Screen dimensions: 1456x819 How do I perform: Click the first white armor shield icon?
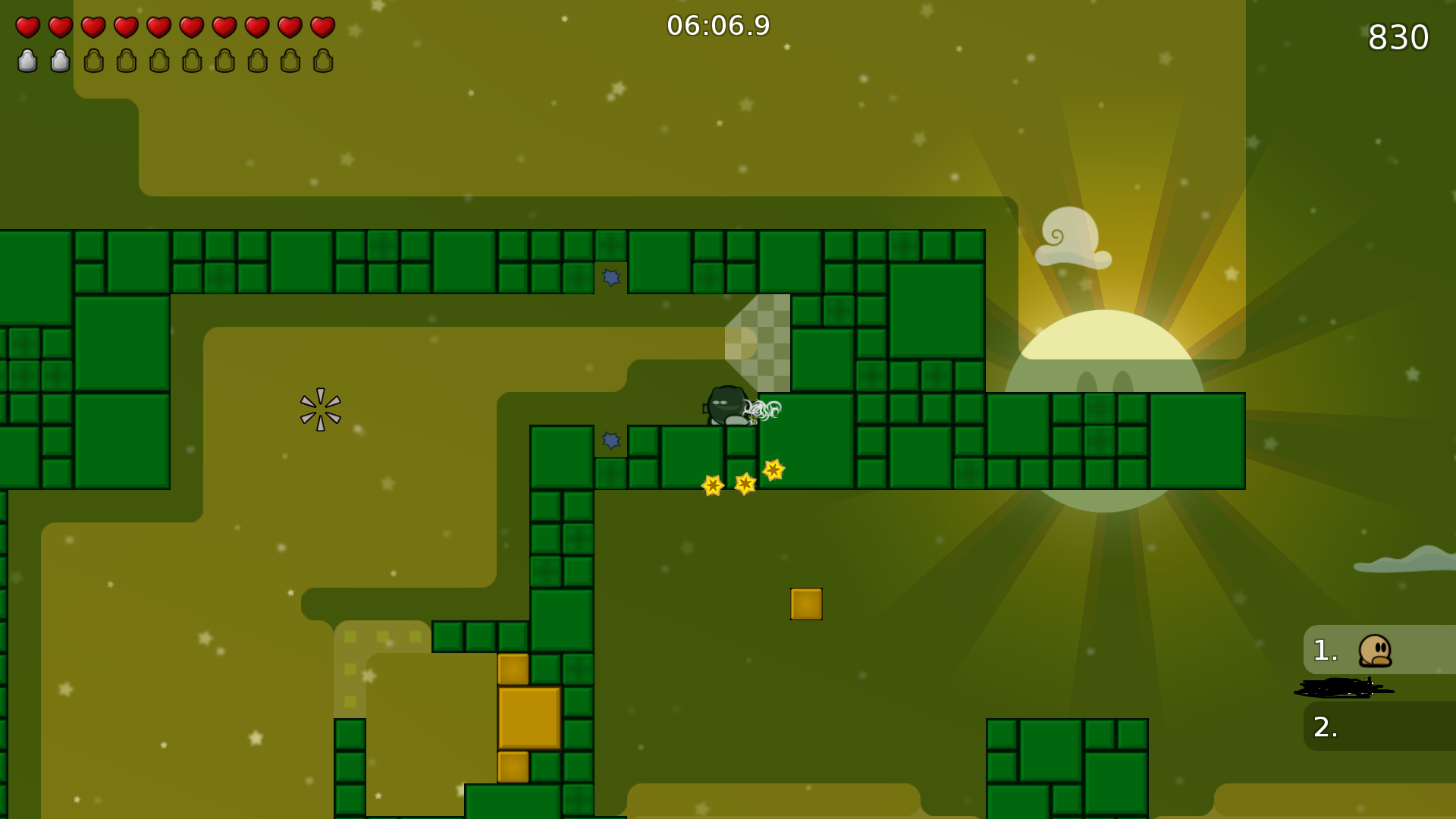pos(27,61)
